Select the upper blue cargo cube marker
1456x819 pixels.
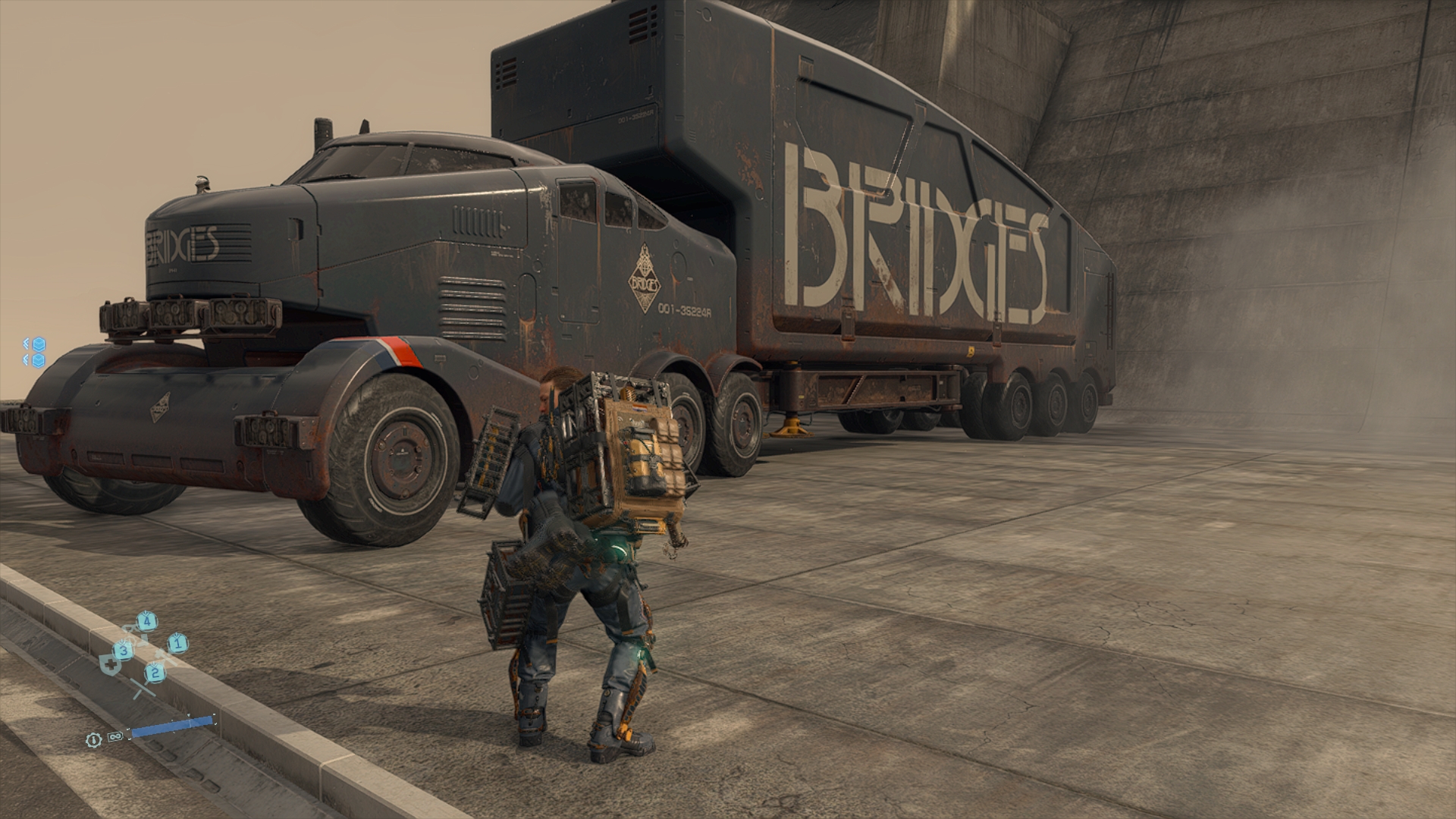click(x=39, y=344)
